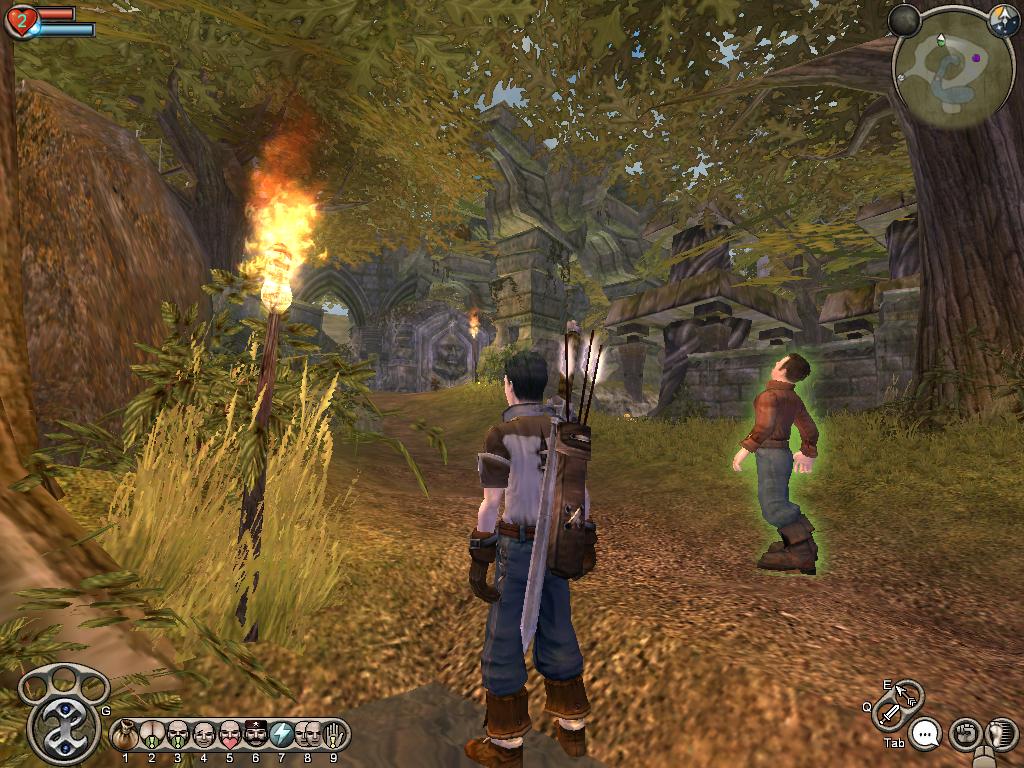
Task: Choose the green-mouthed face expression
Action: (x=178, y=735)
